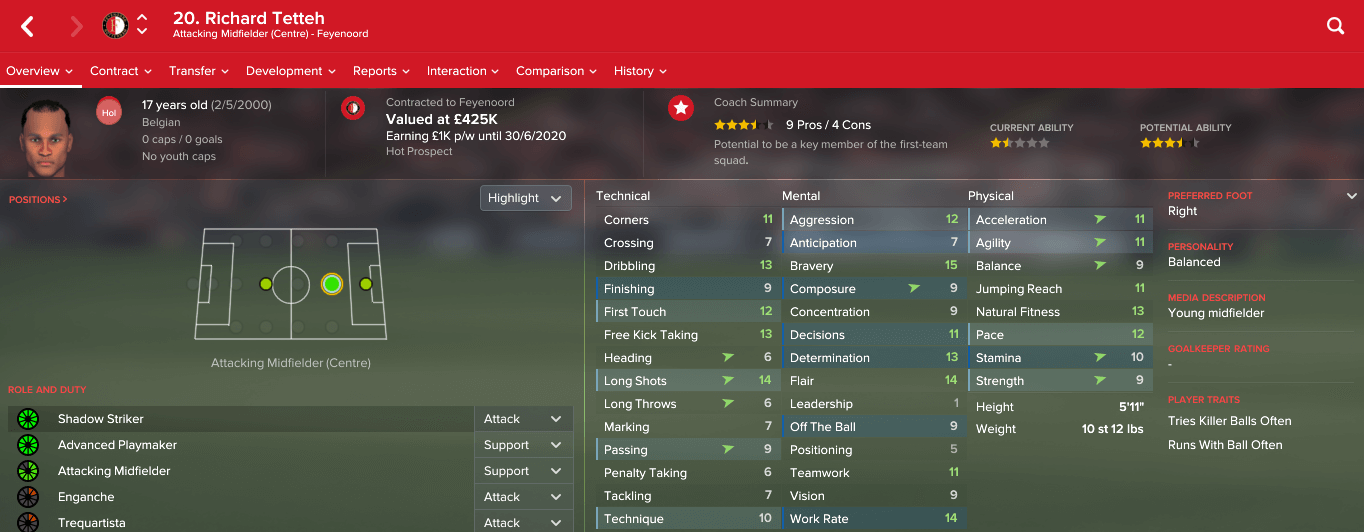Image resolution: width=1364 pixels, height=532 pixels.
Task: Open the Development menu
Action: point(291,71)
